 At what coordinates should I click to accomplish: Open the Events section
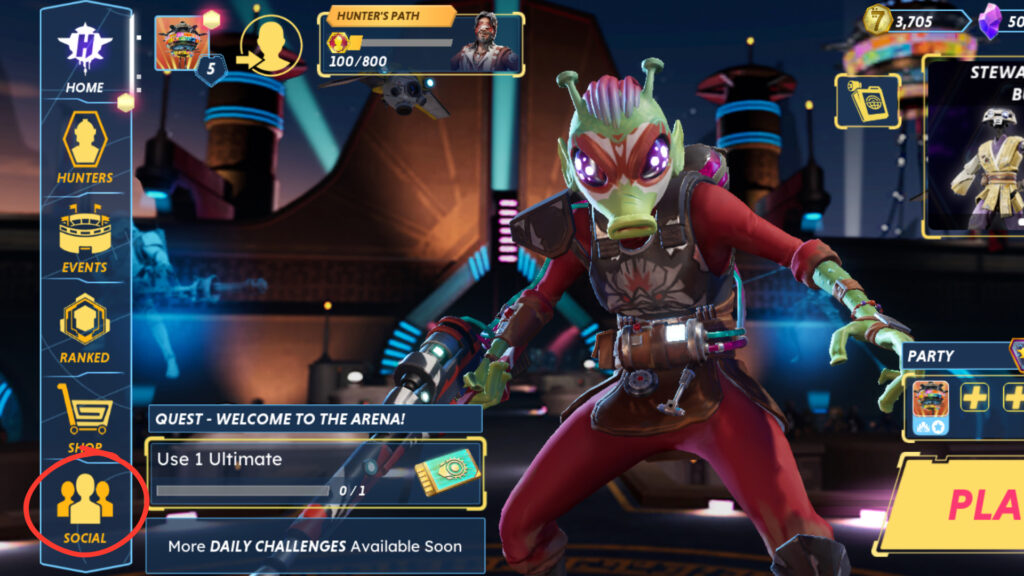(x=85, y=240)
